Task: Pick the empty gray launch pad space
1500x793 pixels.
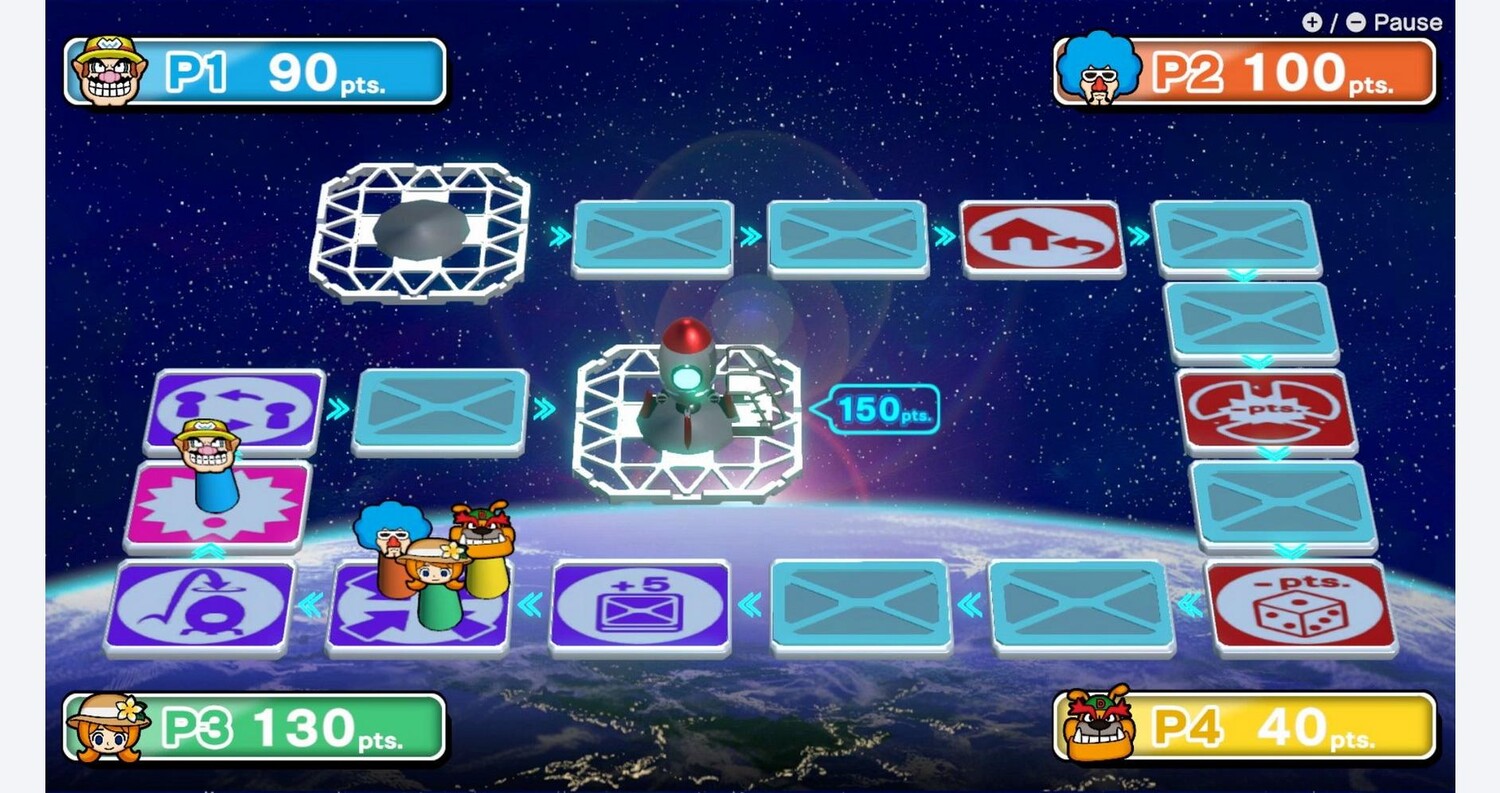Action: click(x=420, y=232)
